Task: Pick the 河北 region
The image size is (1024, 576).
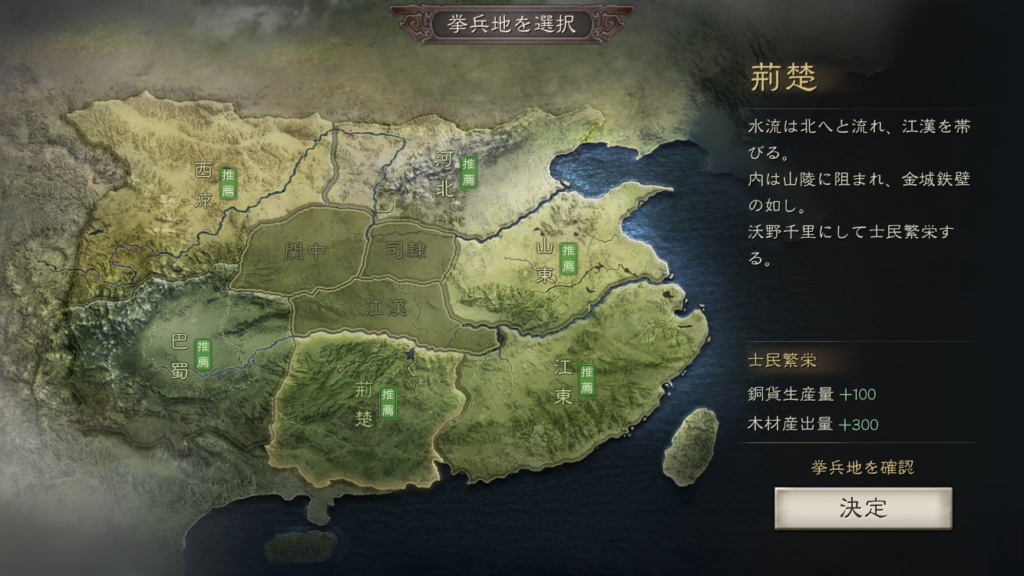Action: 447,172
